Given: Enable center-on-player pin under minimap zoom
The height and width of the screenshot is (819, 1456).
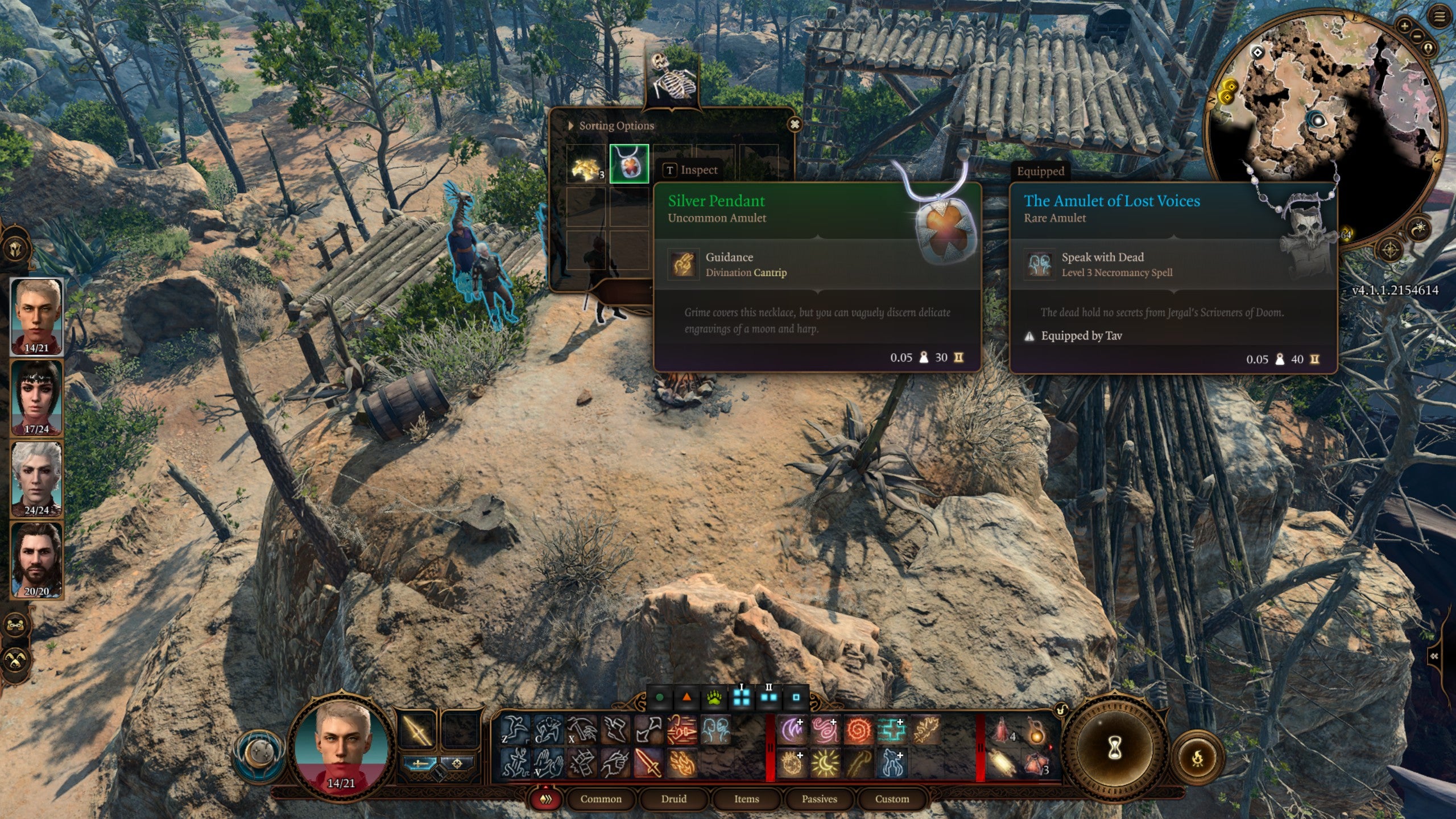Looking at the screenshot, I should tap(1429, 48).
